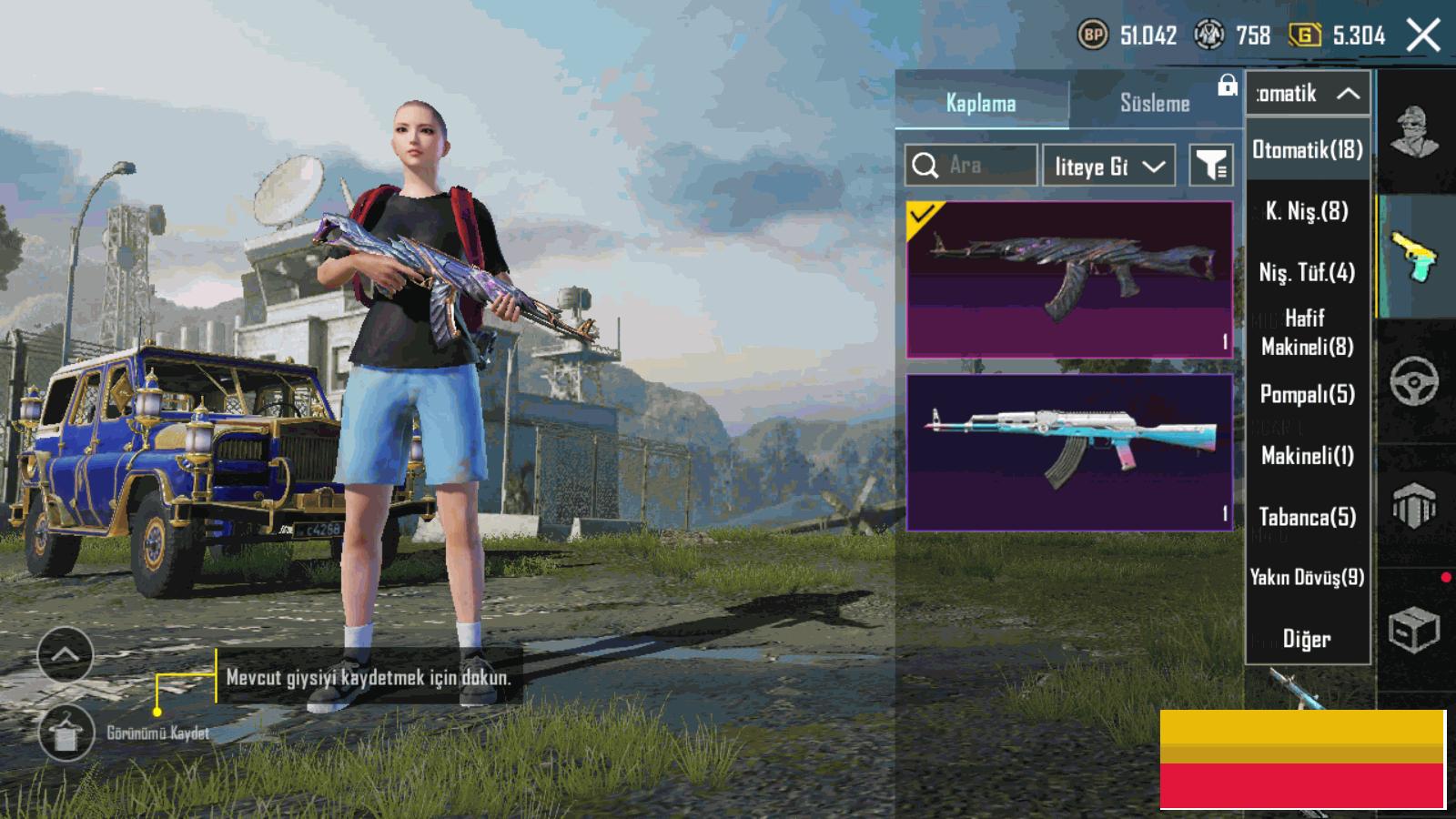Save appearance with Görünümü Kaydet button

[66, 733]
